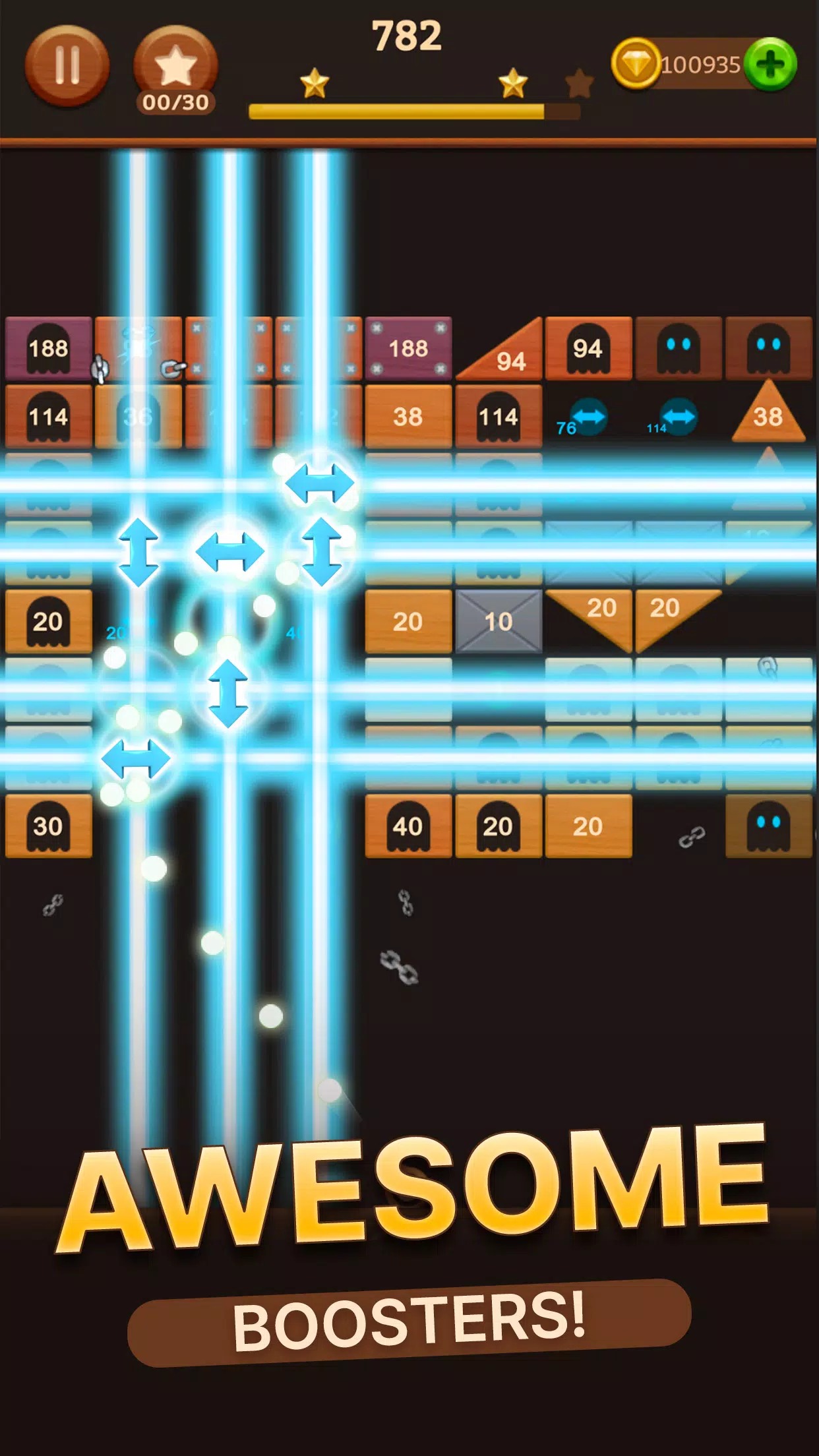819x1456 pixels.
Task: Pause the game with the pause button
Action: [x=67, y=65]
